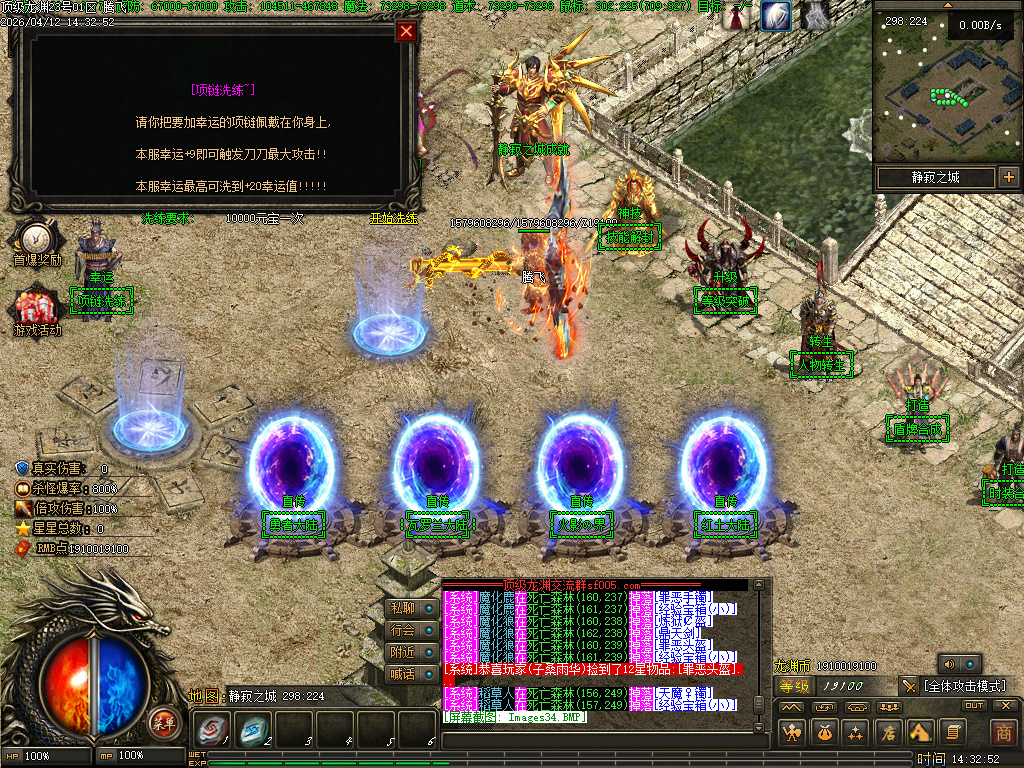This screenshot has width=1024, height=768.
Task: Click the OUT logout button
Action: click(x=973, y=706)
